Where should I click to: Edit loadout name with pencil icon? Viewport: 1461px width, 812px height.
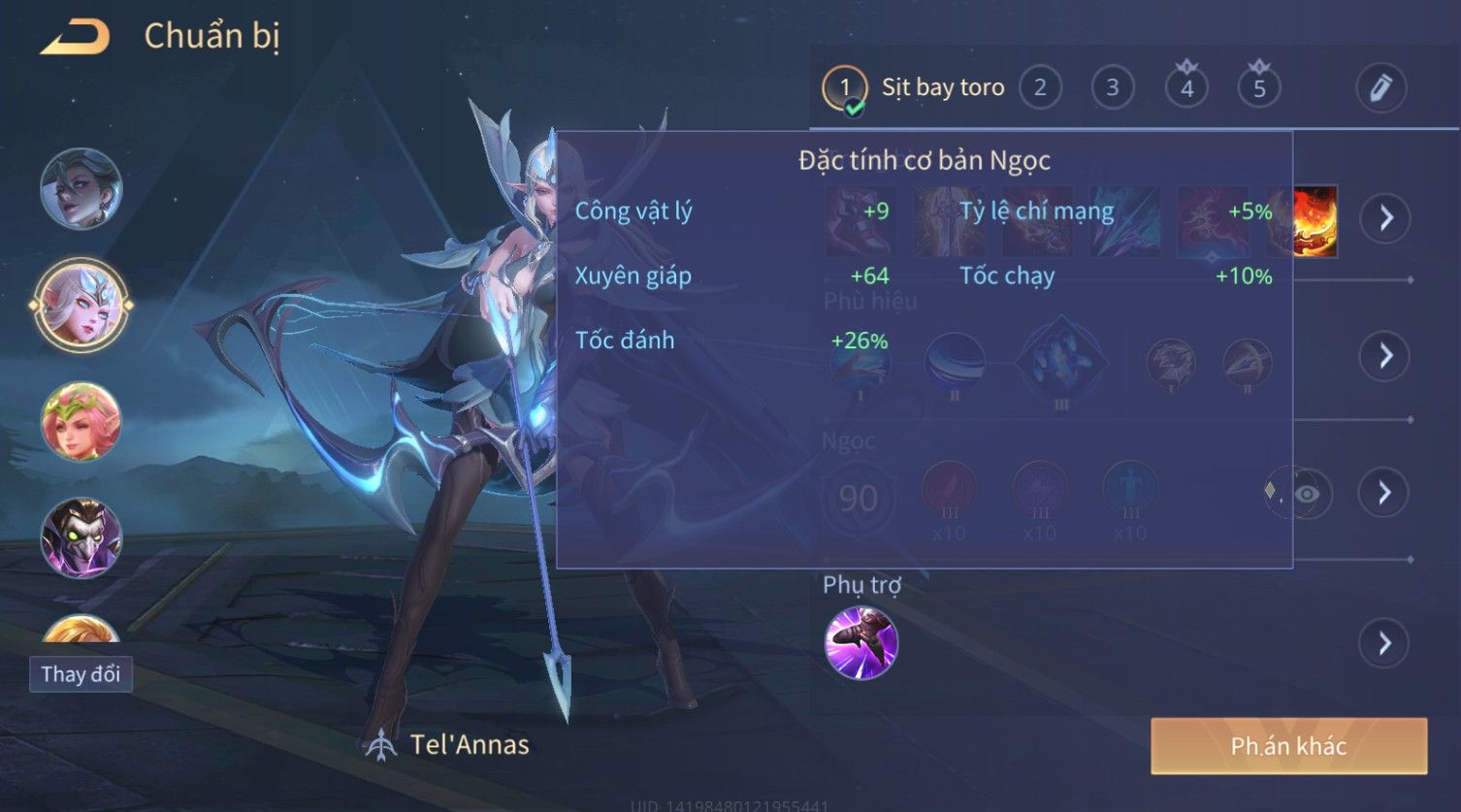click(x=1380, y=88)
